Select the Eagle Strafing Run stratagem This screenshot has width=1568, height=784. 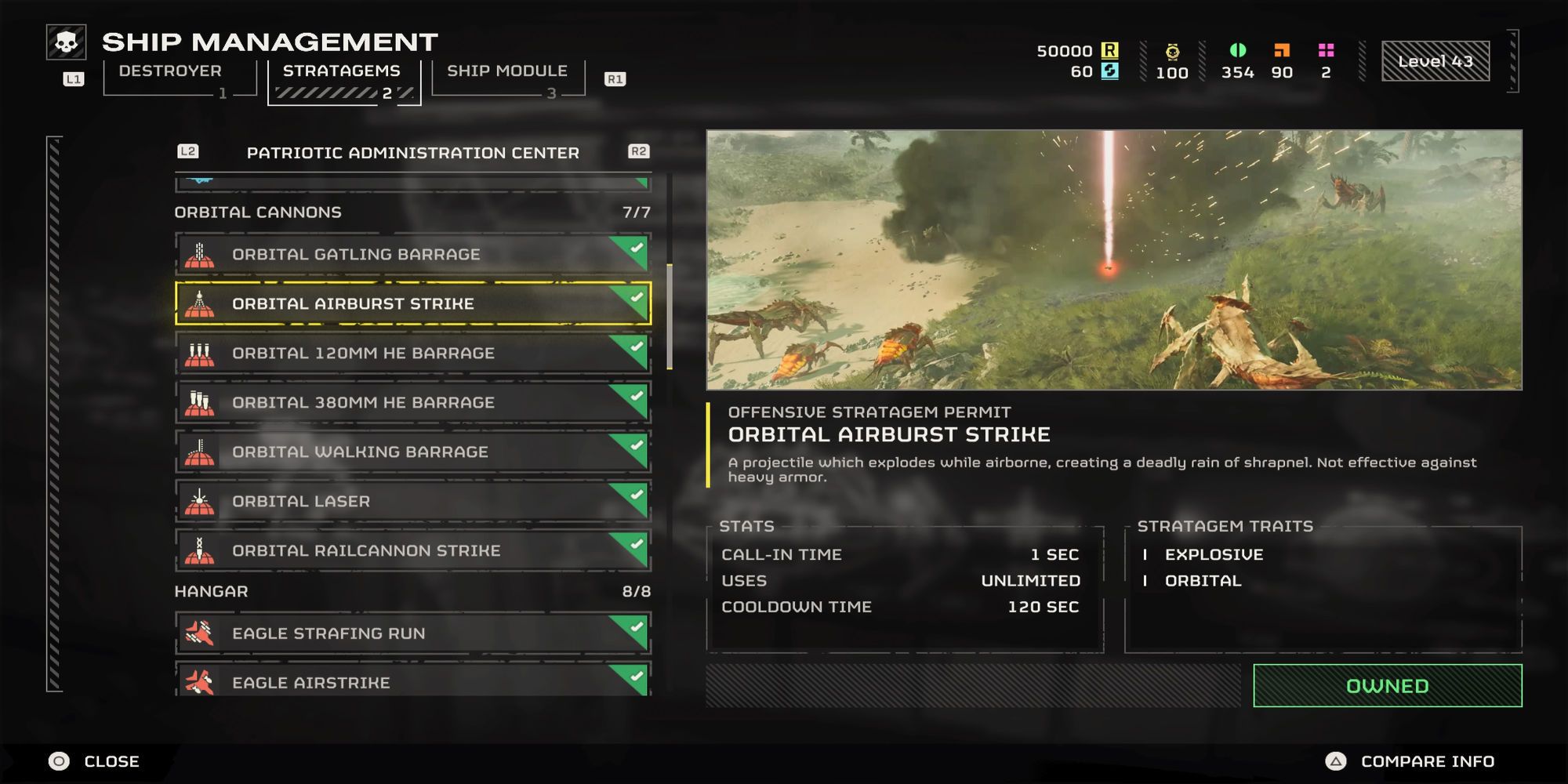coord(412,633)
